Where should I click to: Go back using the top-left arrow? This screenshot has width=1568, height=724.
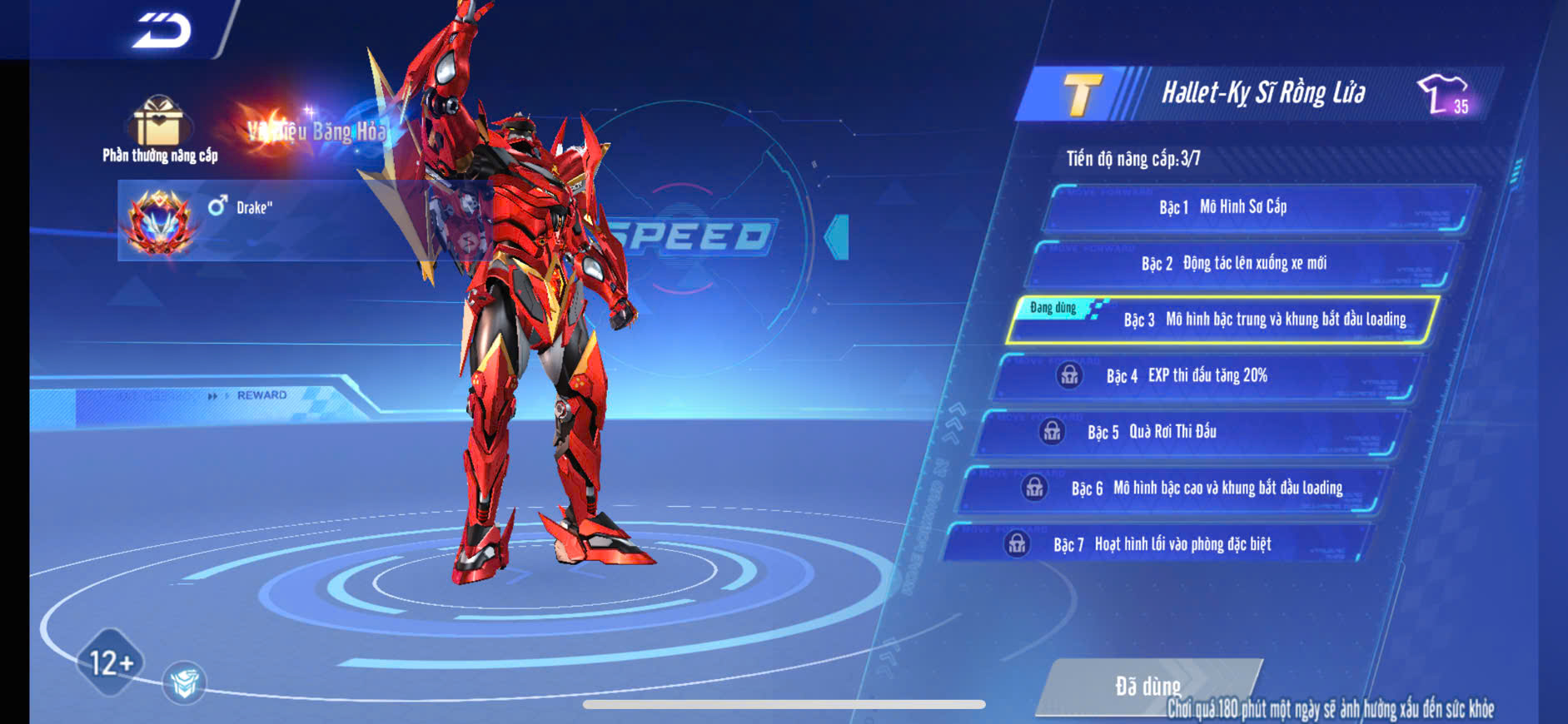pyautogui.click(x=162, y=31)
